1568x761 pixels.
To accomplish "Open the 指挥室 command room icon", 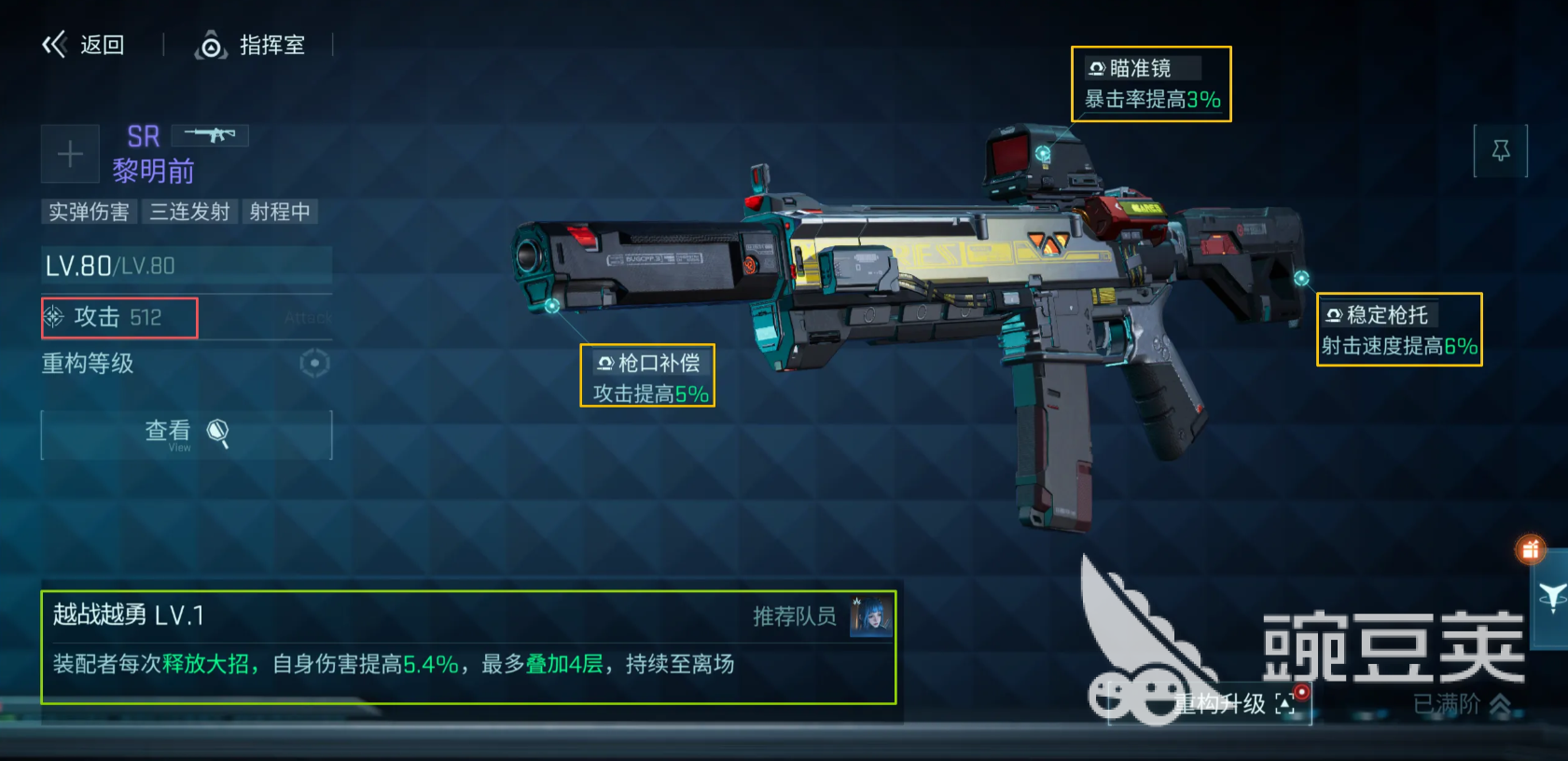I will pos(213,45).
